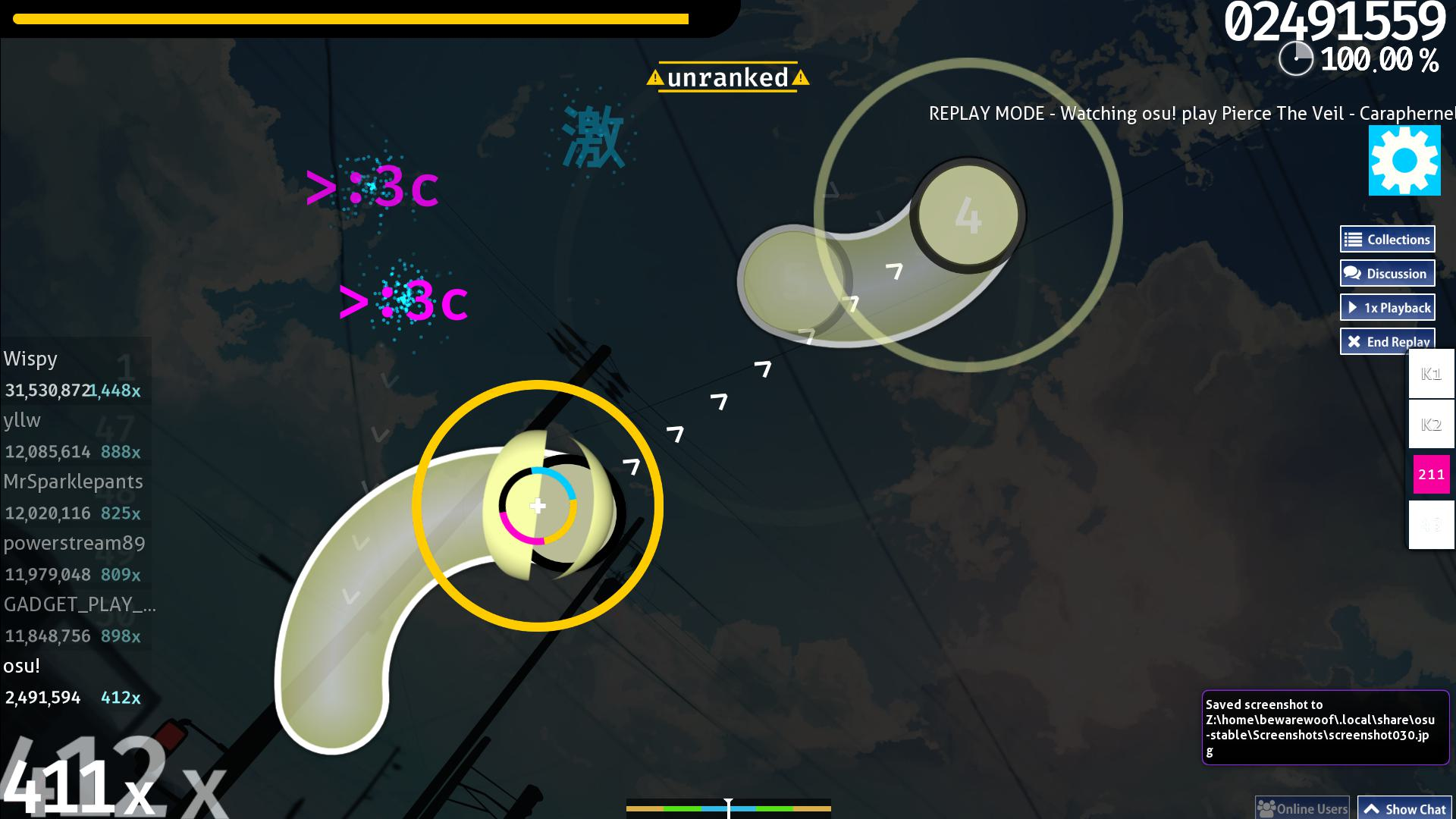Viewport: 1456px width, 819px height.
Task: Click the X icon on End Replay
Action: [1354, 341]
